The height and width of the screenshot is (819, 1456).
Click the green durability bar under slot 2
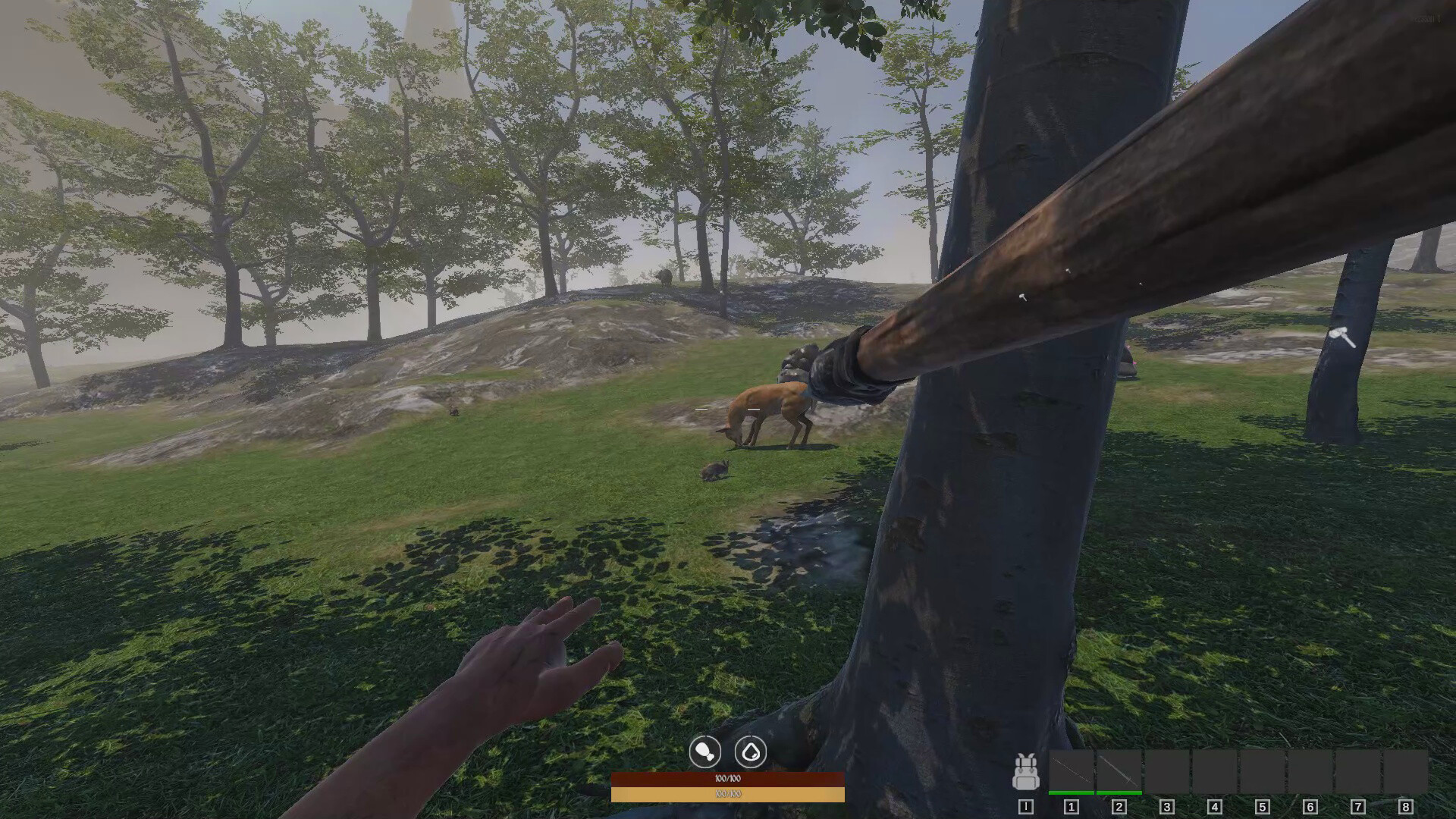(1119, 792)
